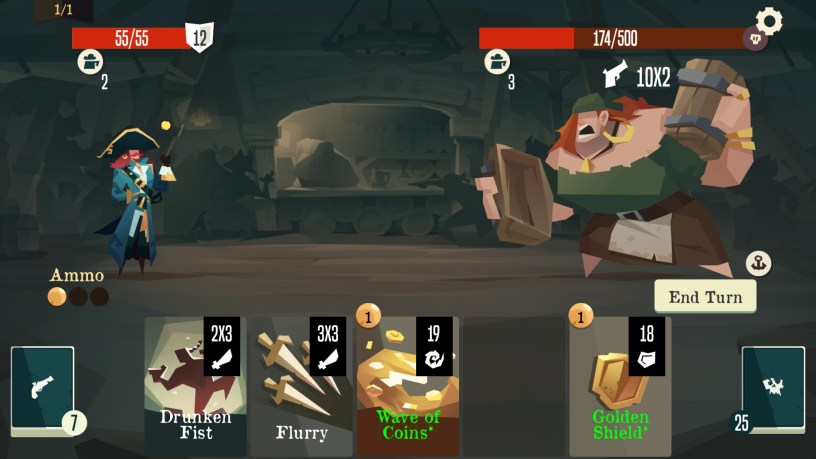
Task: Click the anchor icon above End Turn
Action: [x=758, y=264]
